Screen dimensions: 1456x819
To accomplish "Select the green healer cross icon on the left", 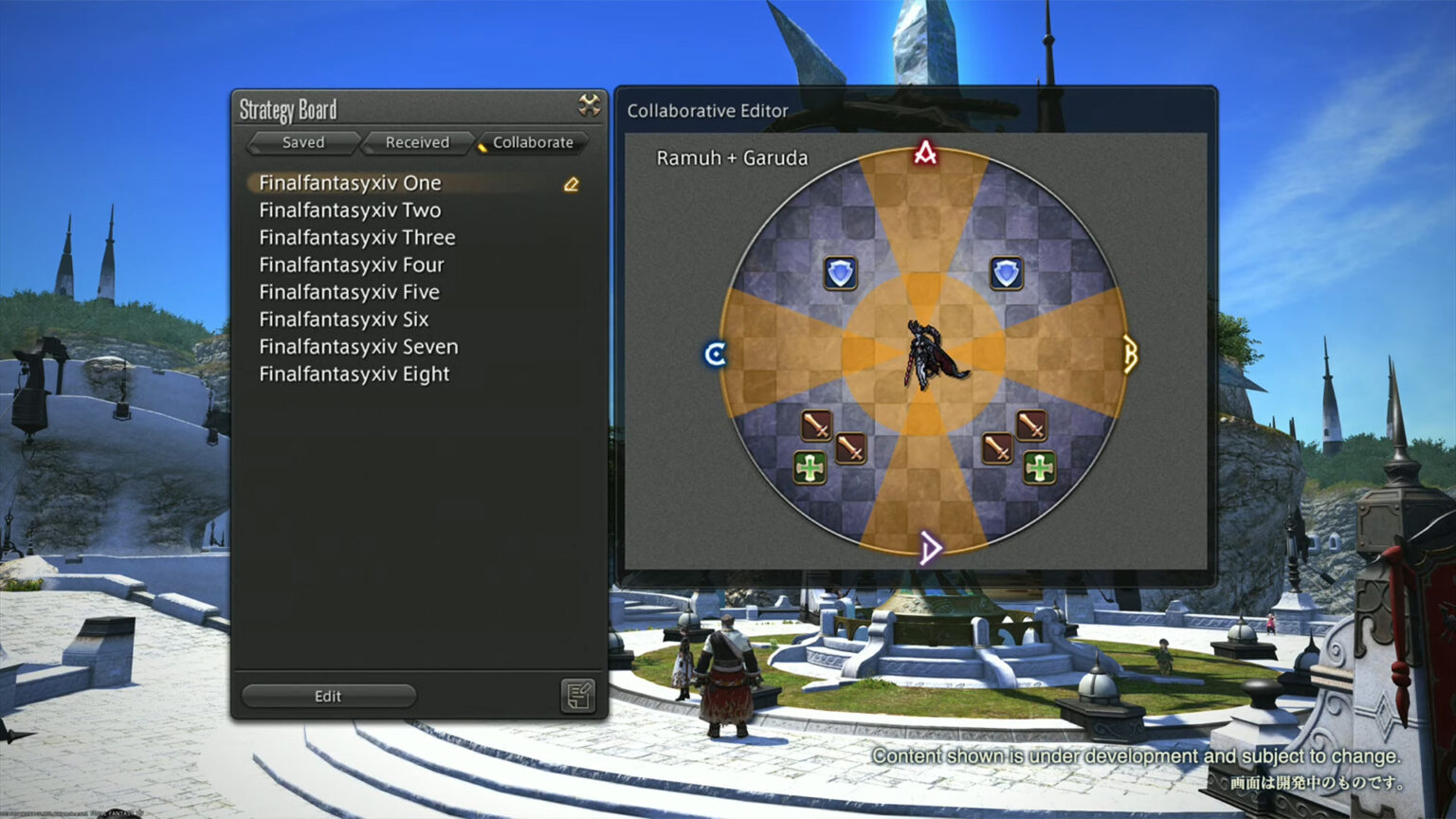I will click(811, 467).
